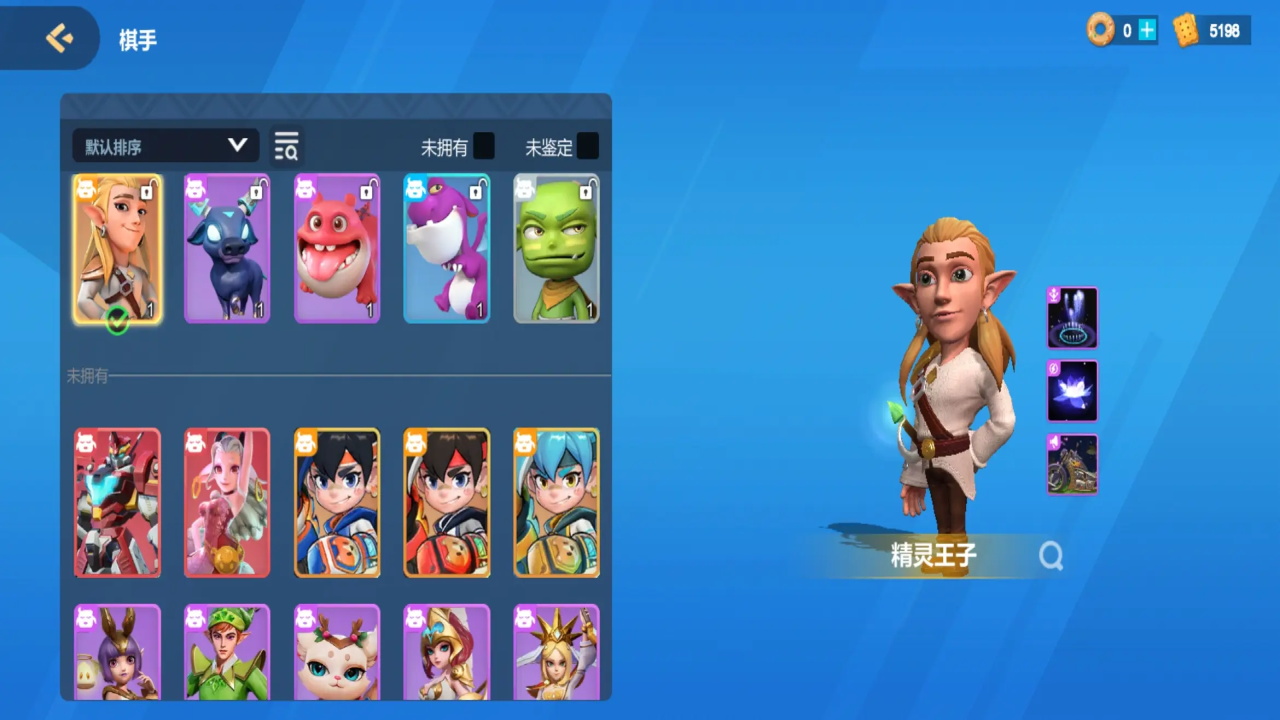View the glowing purple flower effect
1280x720 pixels.
click(1072, 391)
